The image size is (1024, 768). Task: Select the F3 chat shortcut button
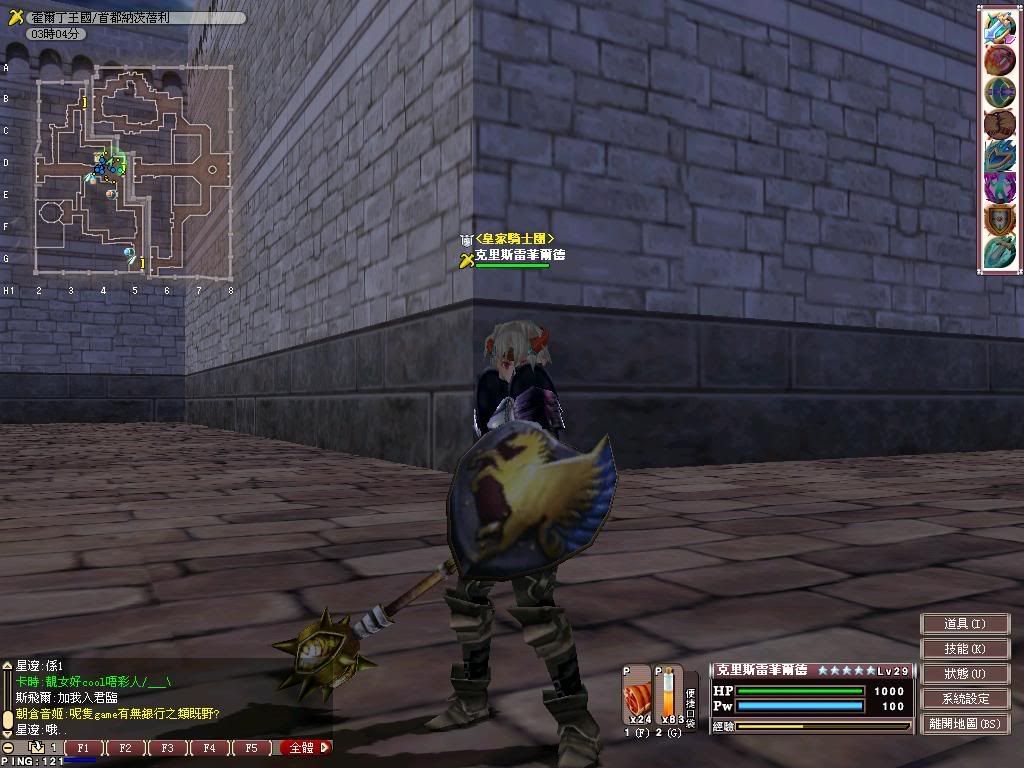[x=167, y=747]
